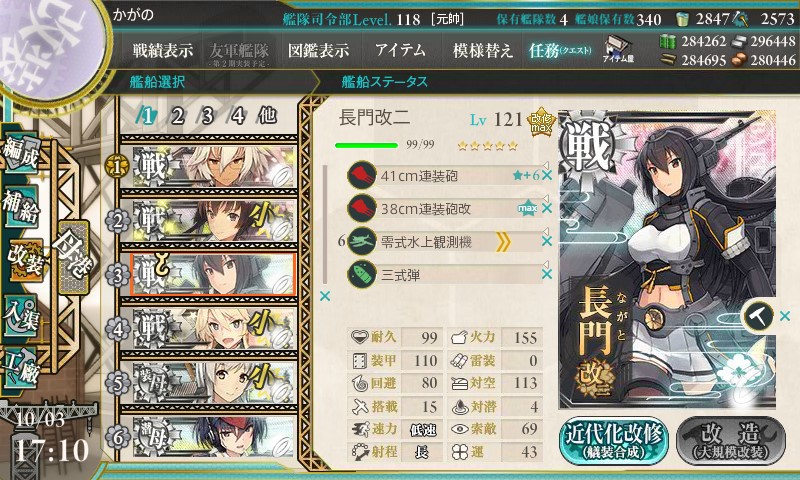Switch to fleet tab 3
Screen dimensions: 800x480
point(207,115)
